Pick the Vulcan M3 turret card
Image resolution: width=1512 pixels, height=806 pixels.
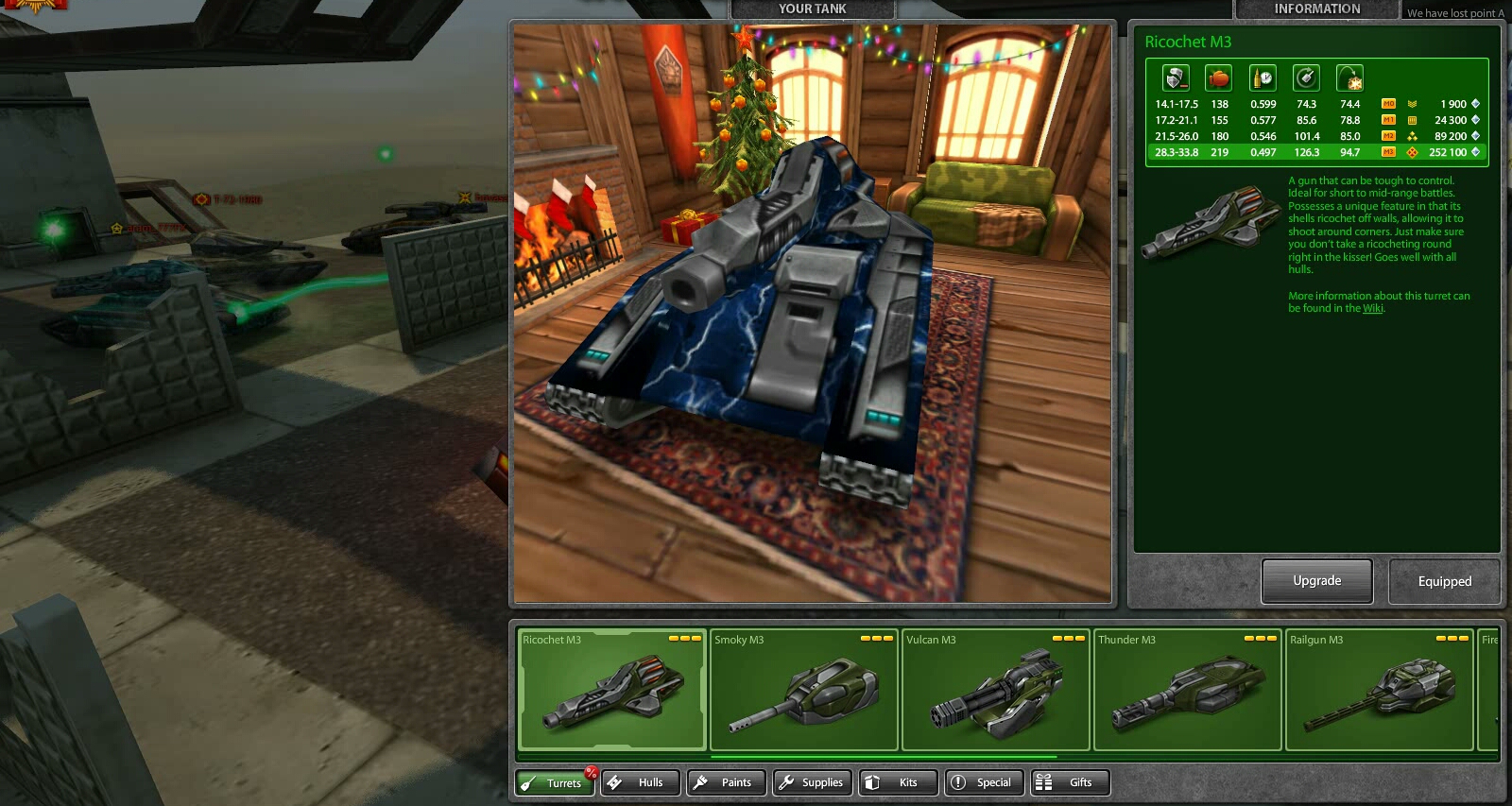995,690
